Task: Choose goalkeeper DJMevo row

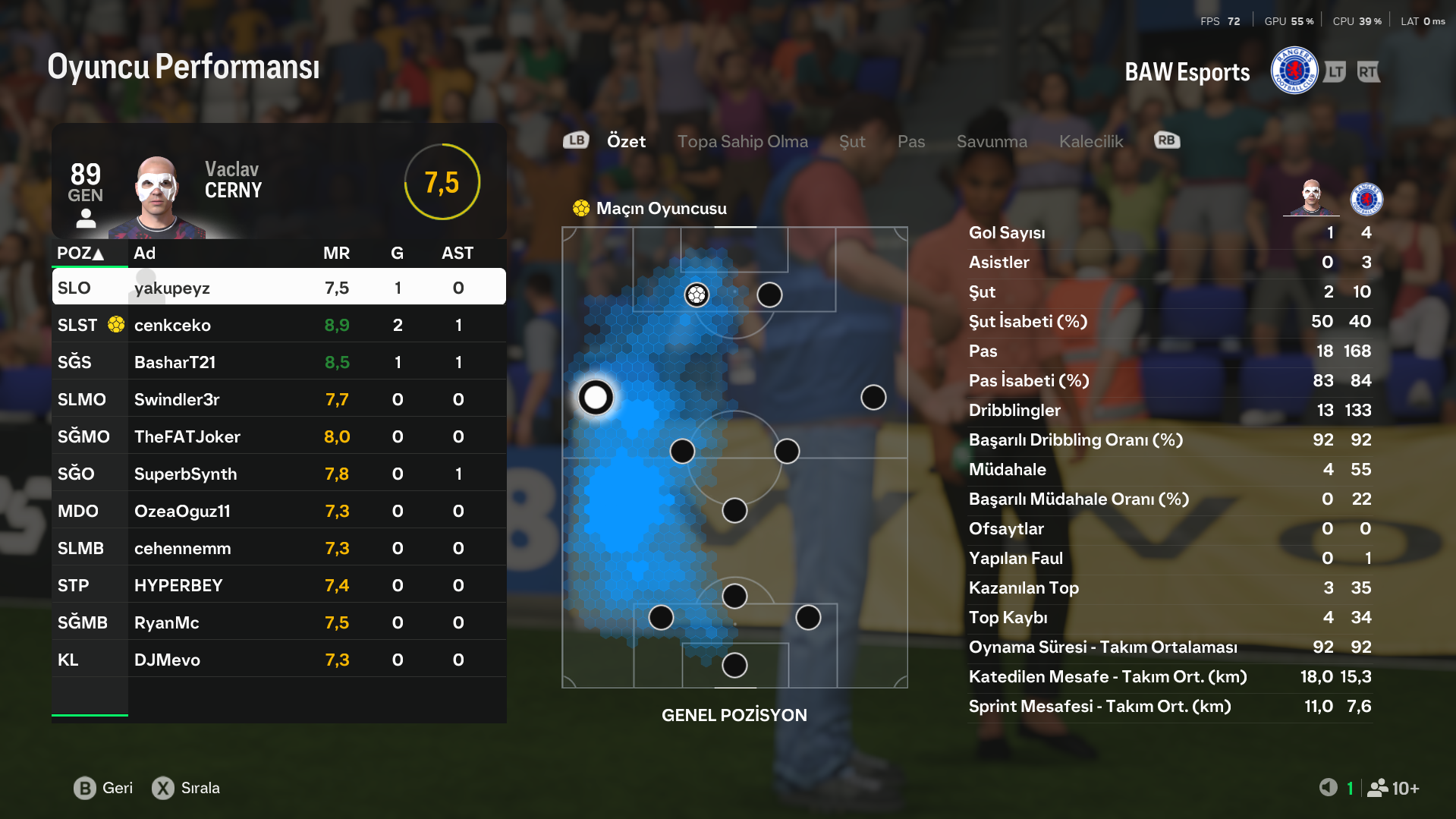Action: pos(278,660)
